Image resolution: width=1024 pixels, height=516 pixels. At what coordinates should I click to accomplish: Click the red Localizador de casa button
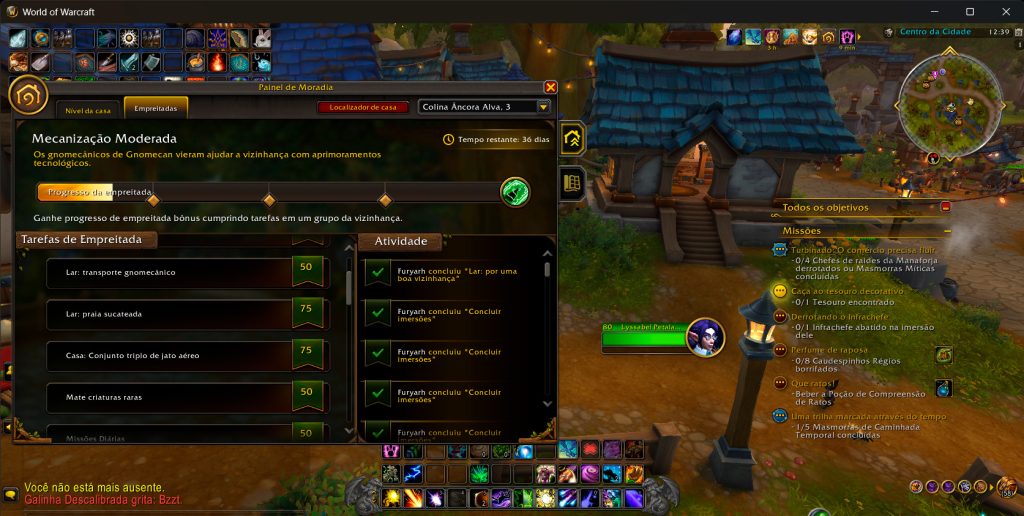362,107
